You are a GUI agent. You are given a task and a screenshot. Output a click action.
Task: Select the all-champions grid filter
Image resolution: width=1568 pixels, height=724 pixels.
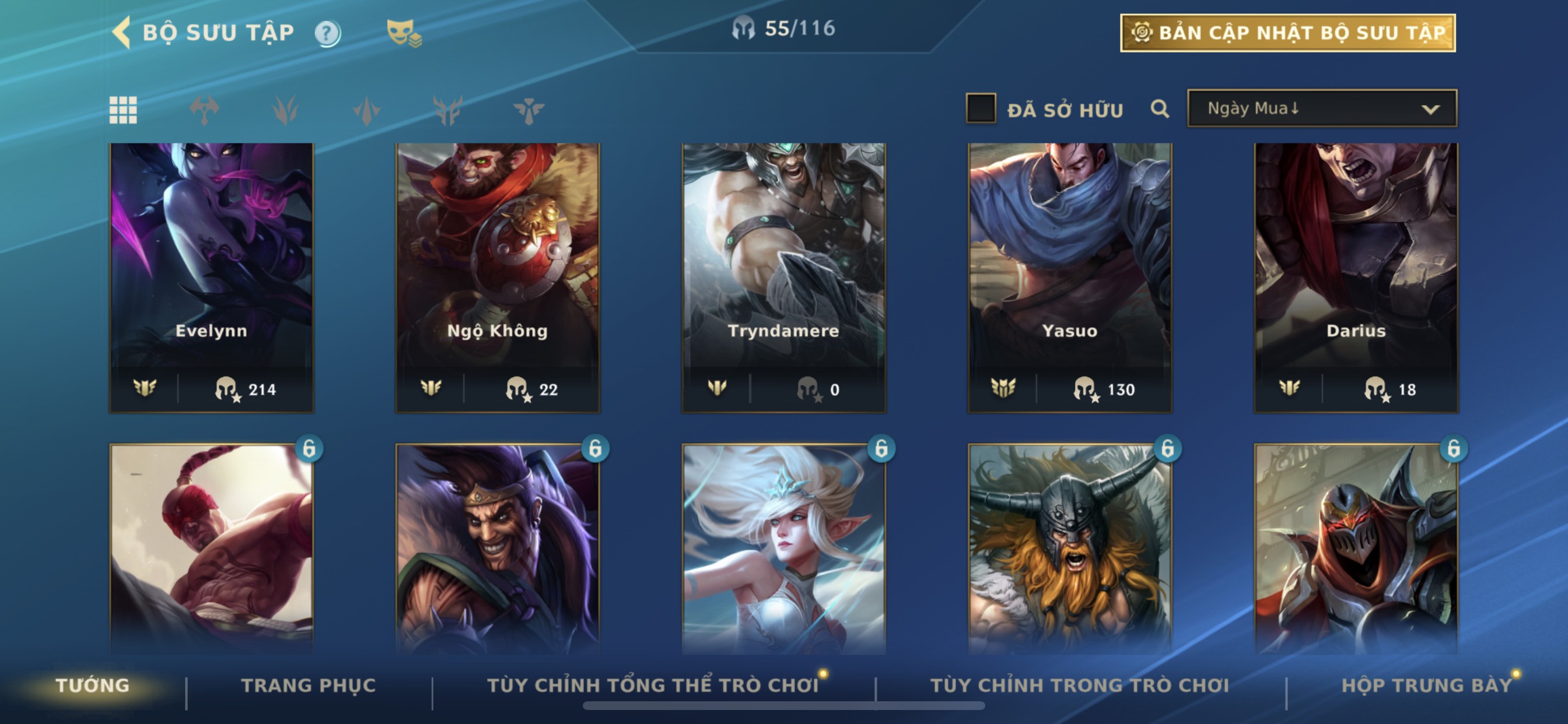click(x=123, y=110)
